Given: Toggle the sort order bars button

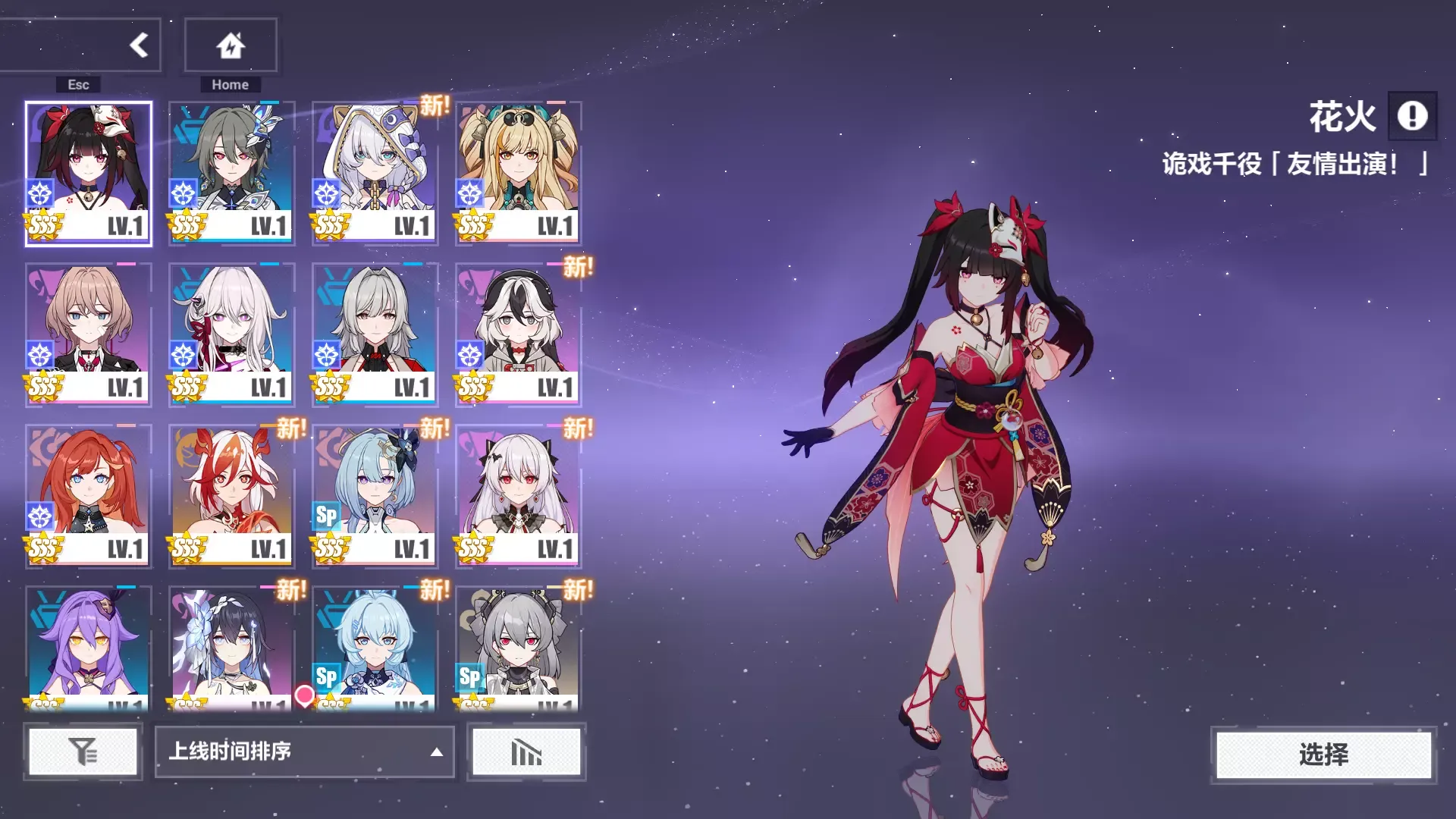Looking at the screenshot, I should (x=526, y=752).
